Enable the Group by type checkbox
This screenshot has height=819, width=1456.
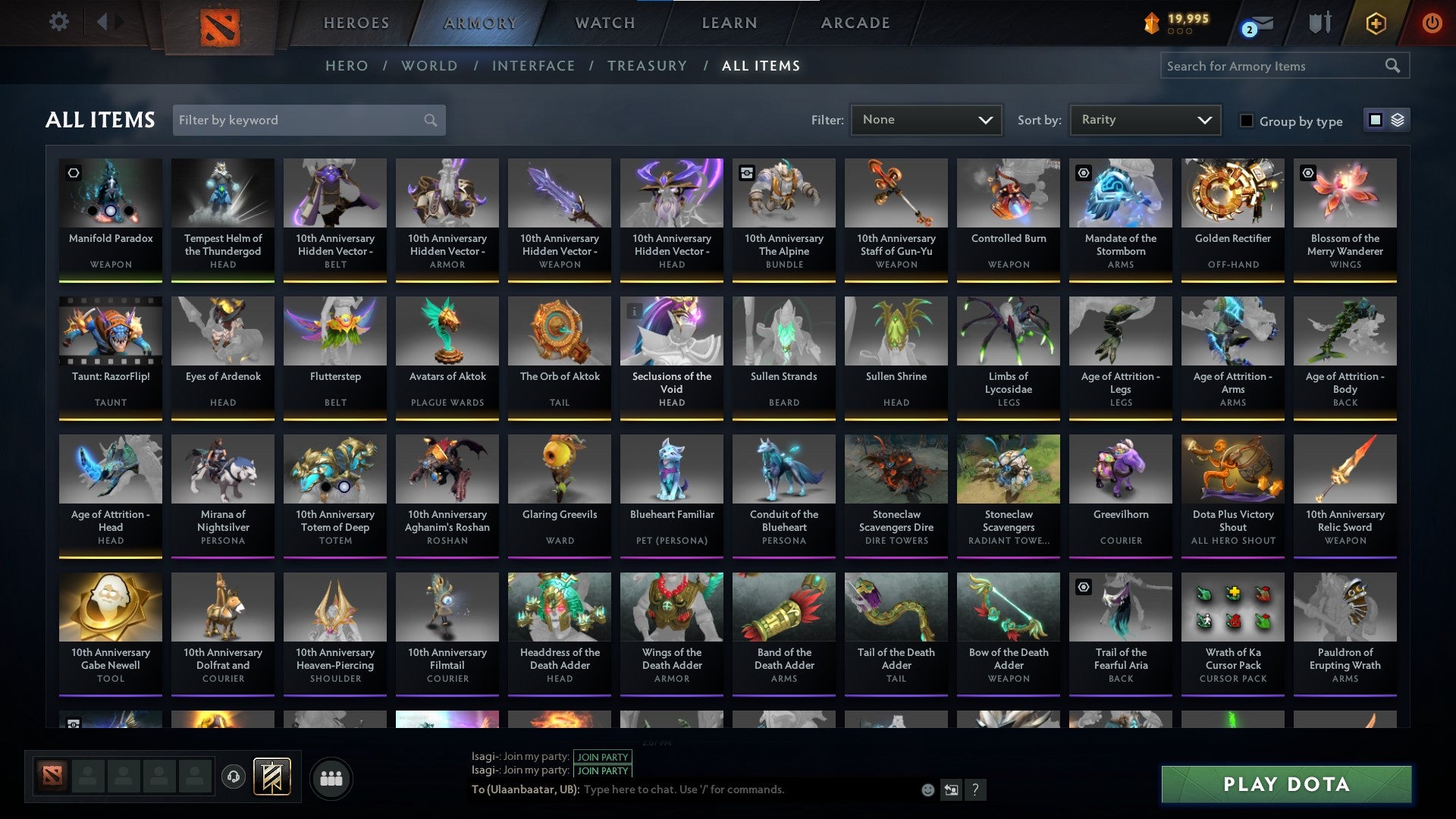[1247, 121]
